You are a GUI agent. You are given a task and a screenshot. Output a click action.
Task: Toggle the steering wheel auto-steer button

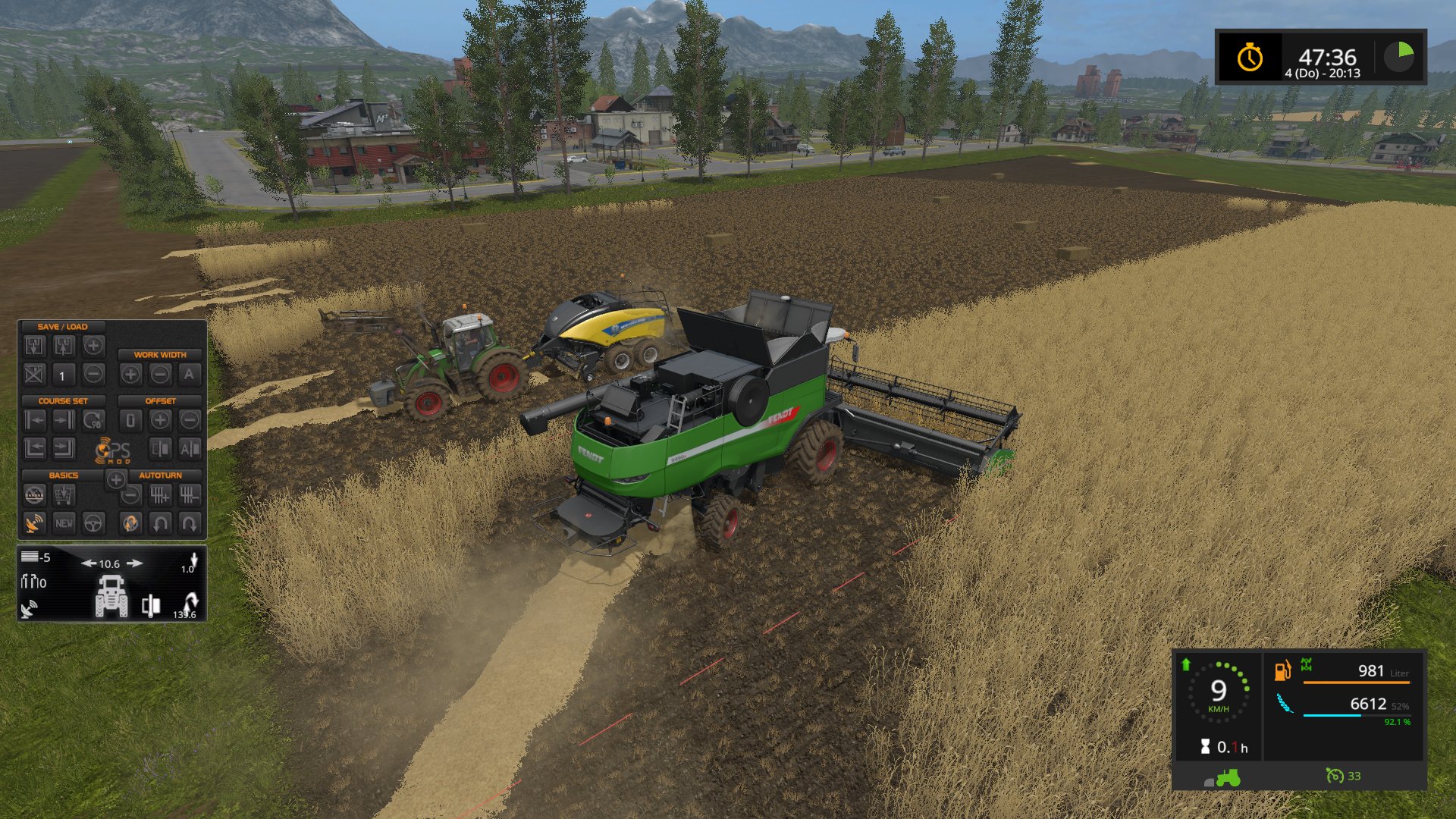(93, 523)
